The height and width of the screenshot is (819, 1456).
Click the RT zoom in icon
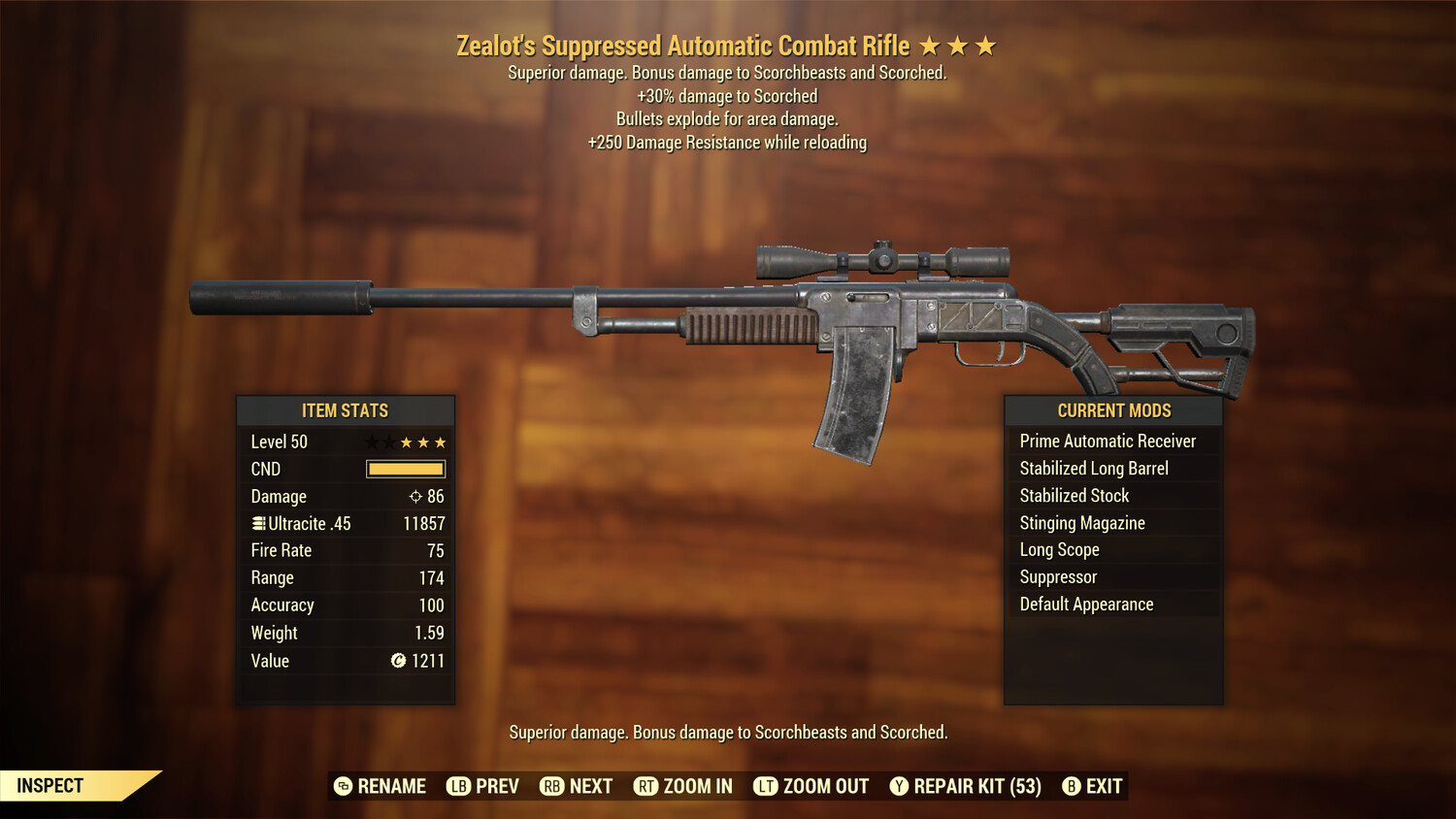pyautogui.click(x=645, y=786)
